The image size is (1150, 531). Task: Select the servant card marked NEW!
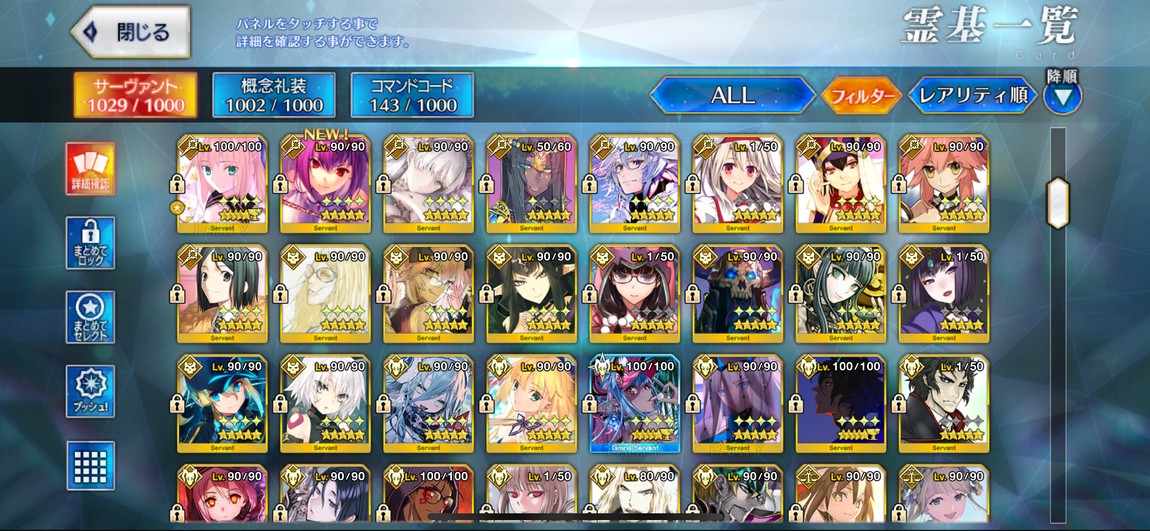tap(325, 180)
